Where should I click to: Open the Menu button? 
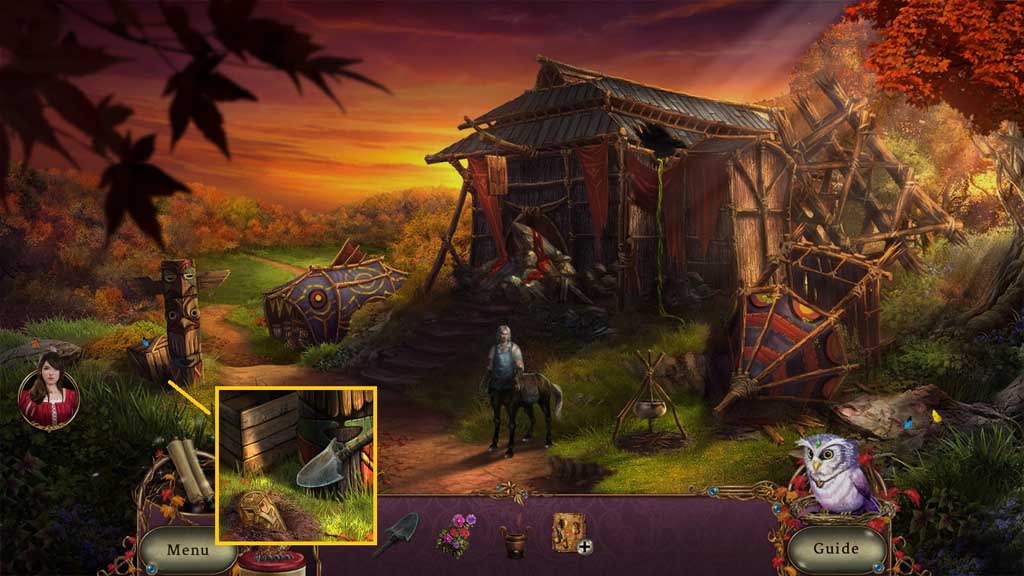[187, 549]
